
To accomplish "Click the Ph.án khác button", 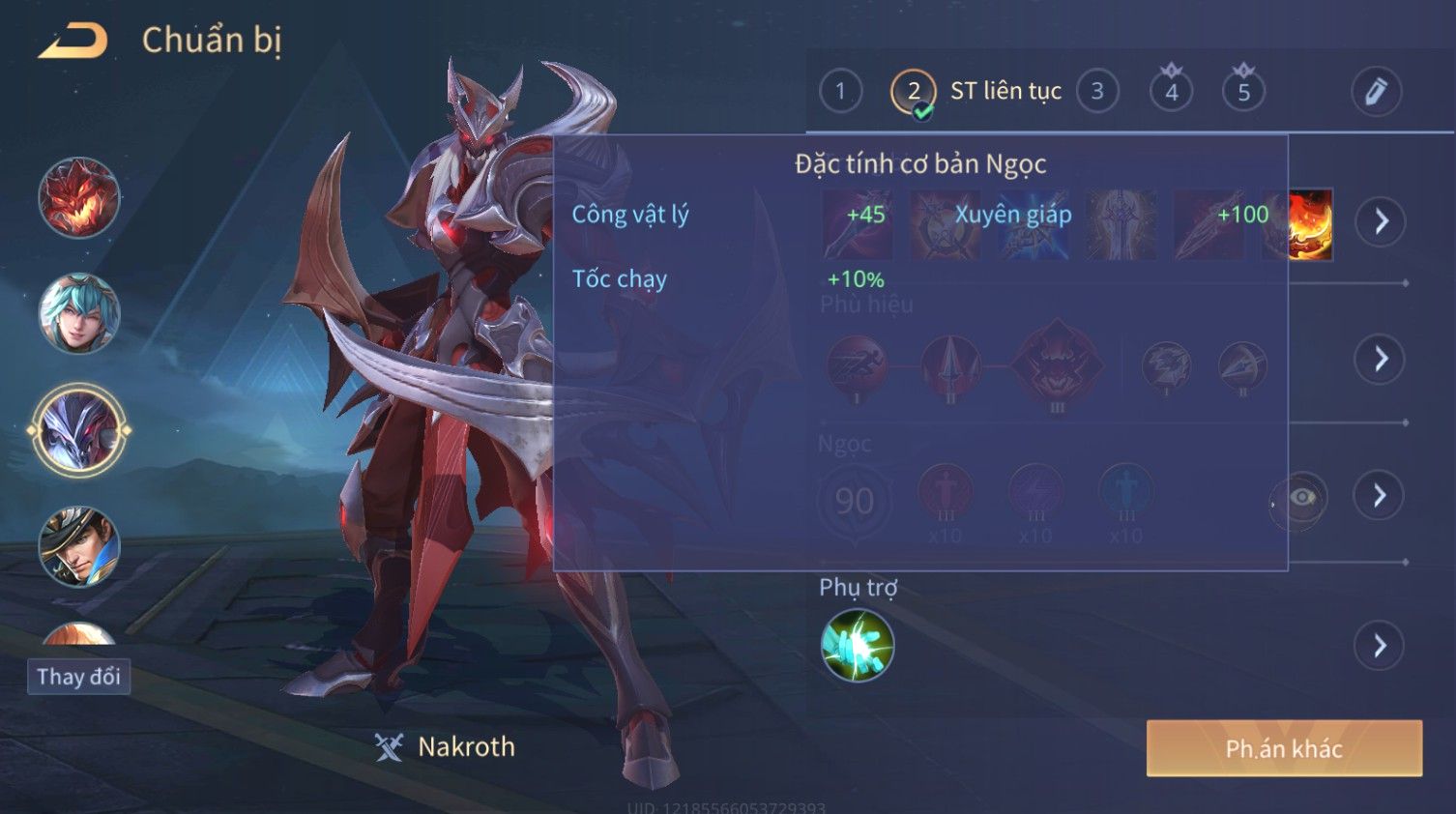I will (x=1284, y=748).
